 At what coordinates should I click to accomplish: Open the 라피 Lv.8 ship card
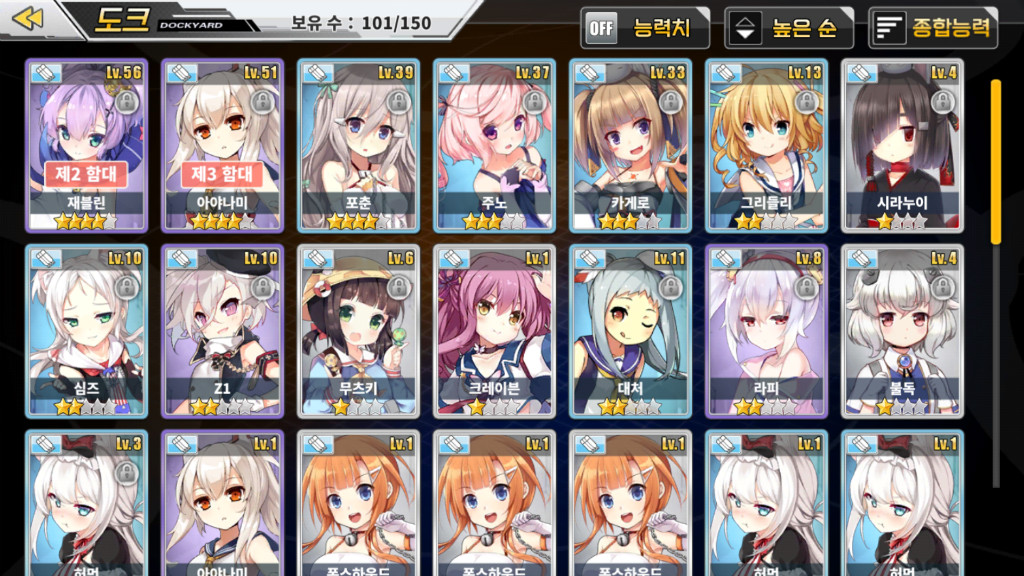[766, 330]
